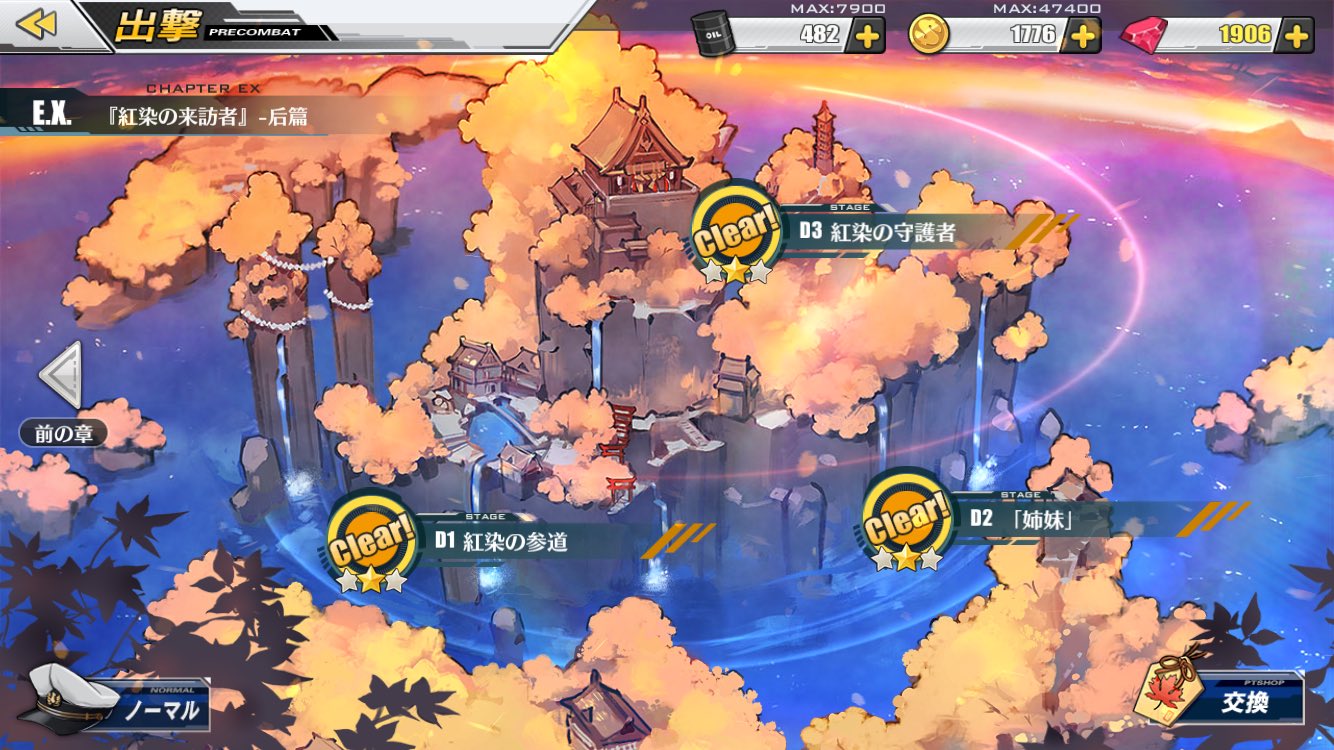
Task: Click the stars under the D3 Clear badge
Action: [736, 270]
